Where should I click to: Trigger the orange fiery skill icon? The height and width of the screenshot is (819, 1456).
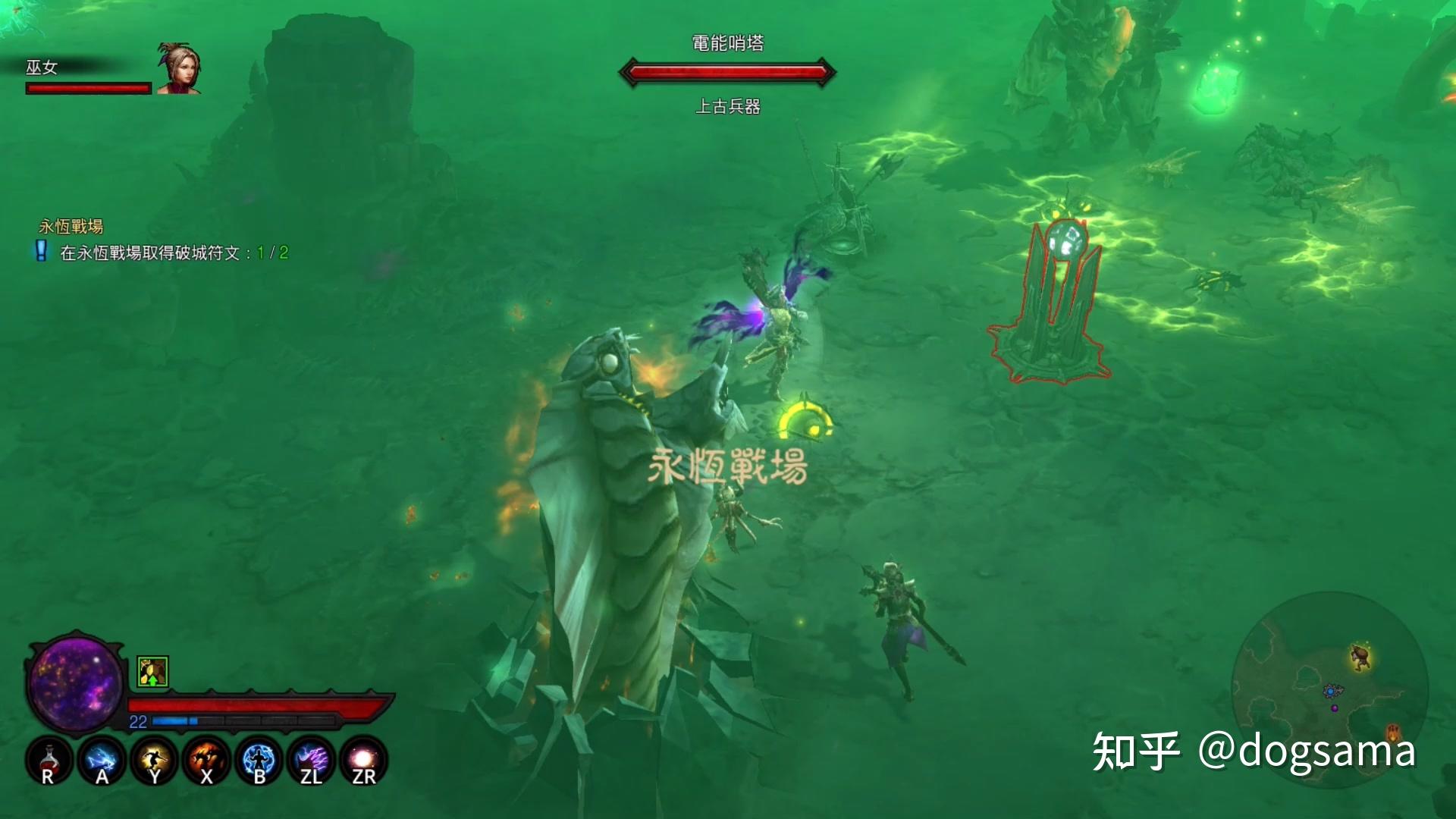point(206,760)
